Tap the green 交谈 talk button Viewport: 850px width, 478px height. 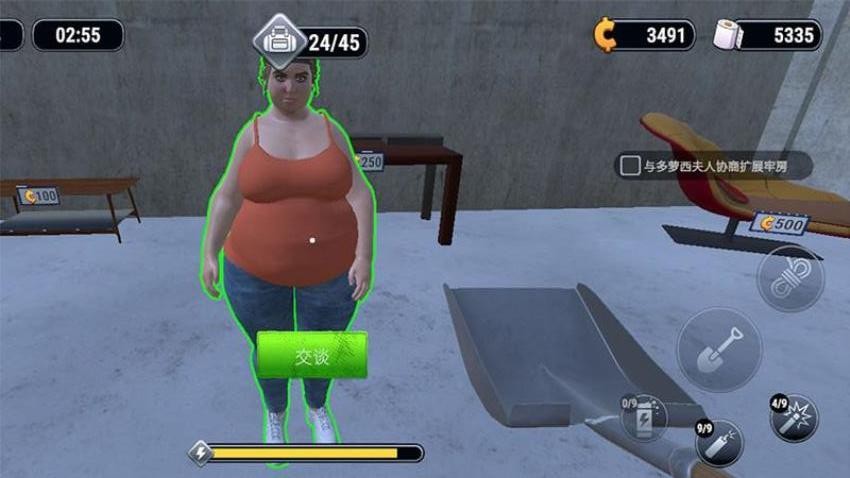point(312,356)
